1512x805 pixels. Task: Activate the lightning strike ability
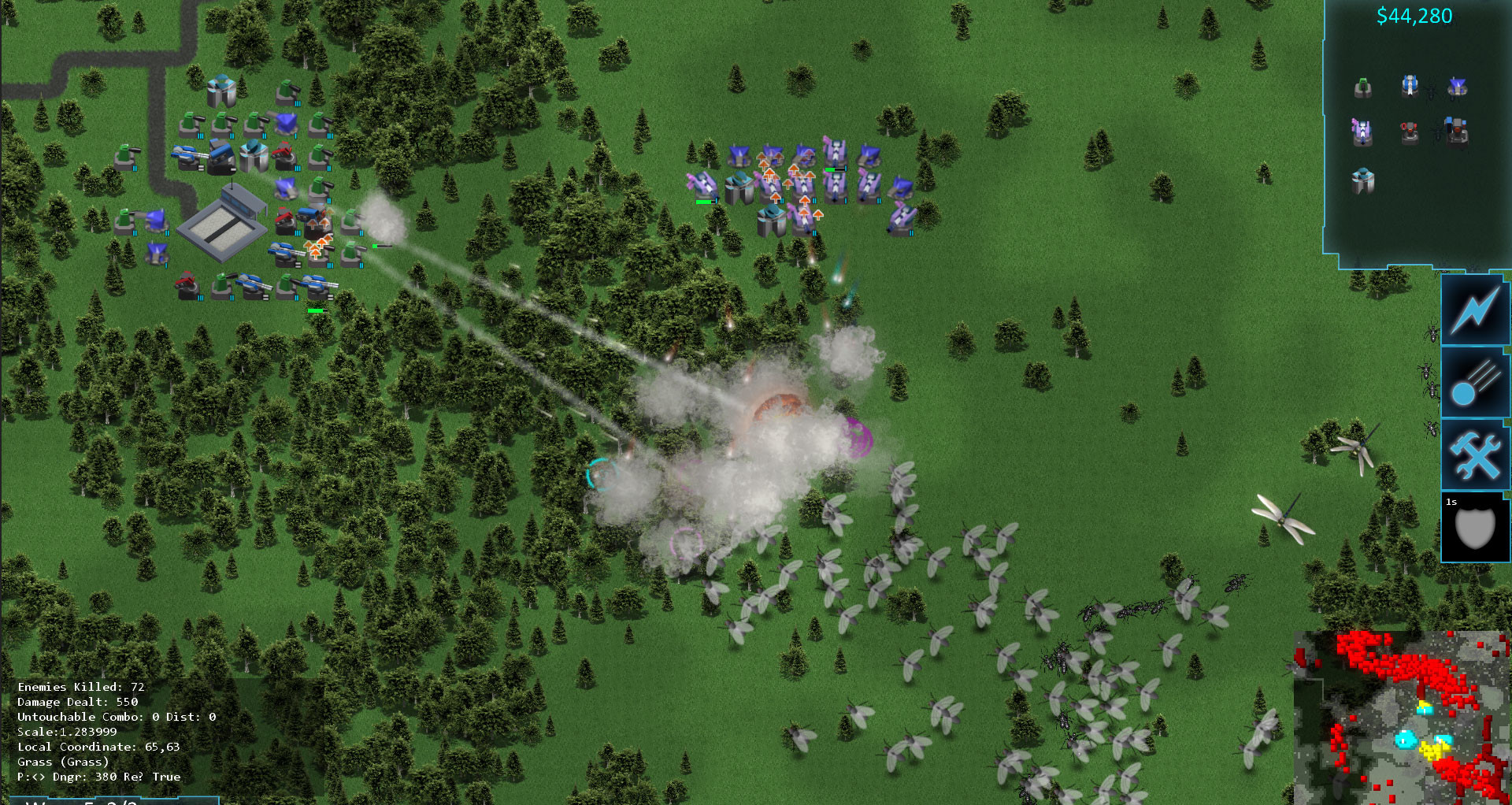(1474, 313)
